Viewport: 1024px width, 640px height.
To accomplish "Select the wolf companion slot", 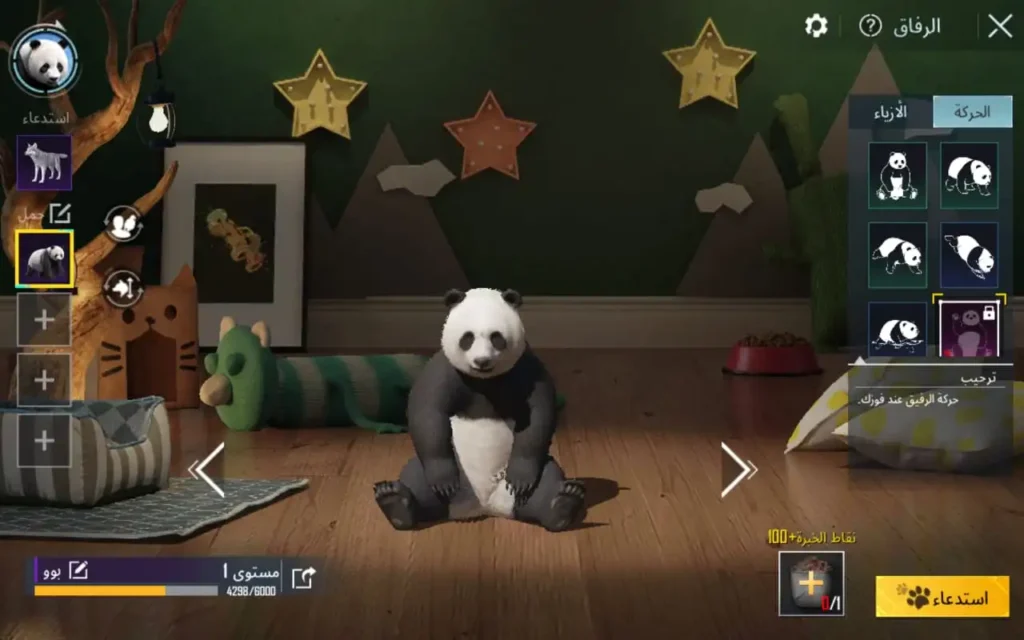I will pos(44,163).
